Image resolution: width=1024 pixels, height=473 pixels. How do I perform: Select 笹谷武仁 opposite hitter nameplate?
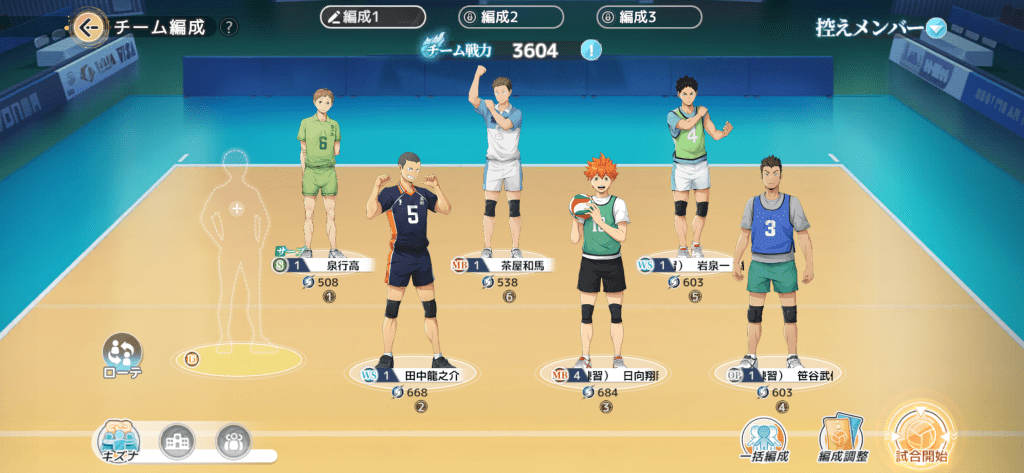point(778,375)
